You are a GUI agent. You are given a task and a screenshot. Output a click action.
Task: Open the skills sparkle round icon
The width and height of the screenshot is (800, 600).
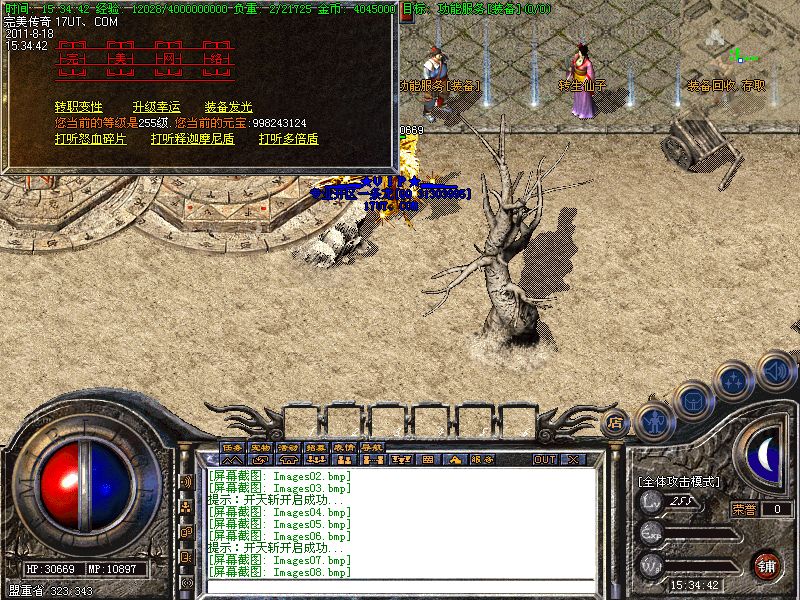tap(735, 380)
